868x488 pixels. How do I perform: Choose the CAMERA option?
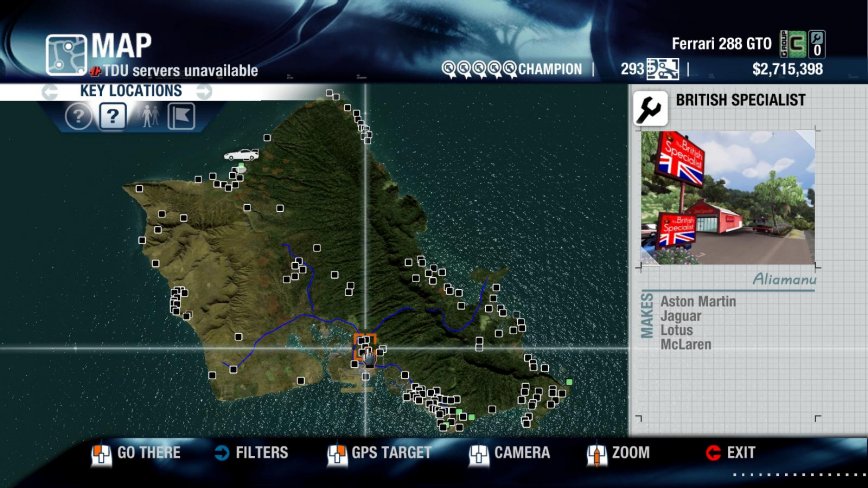click(x=509, y=453)
